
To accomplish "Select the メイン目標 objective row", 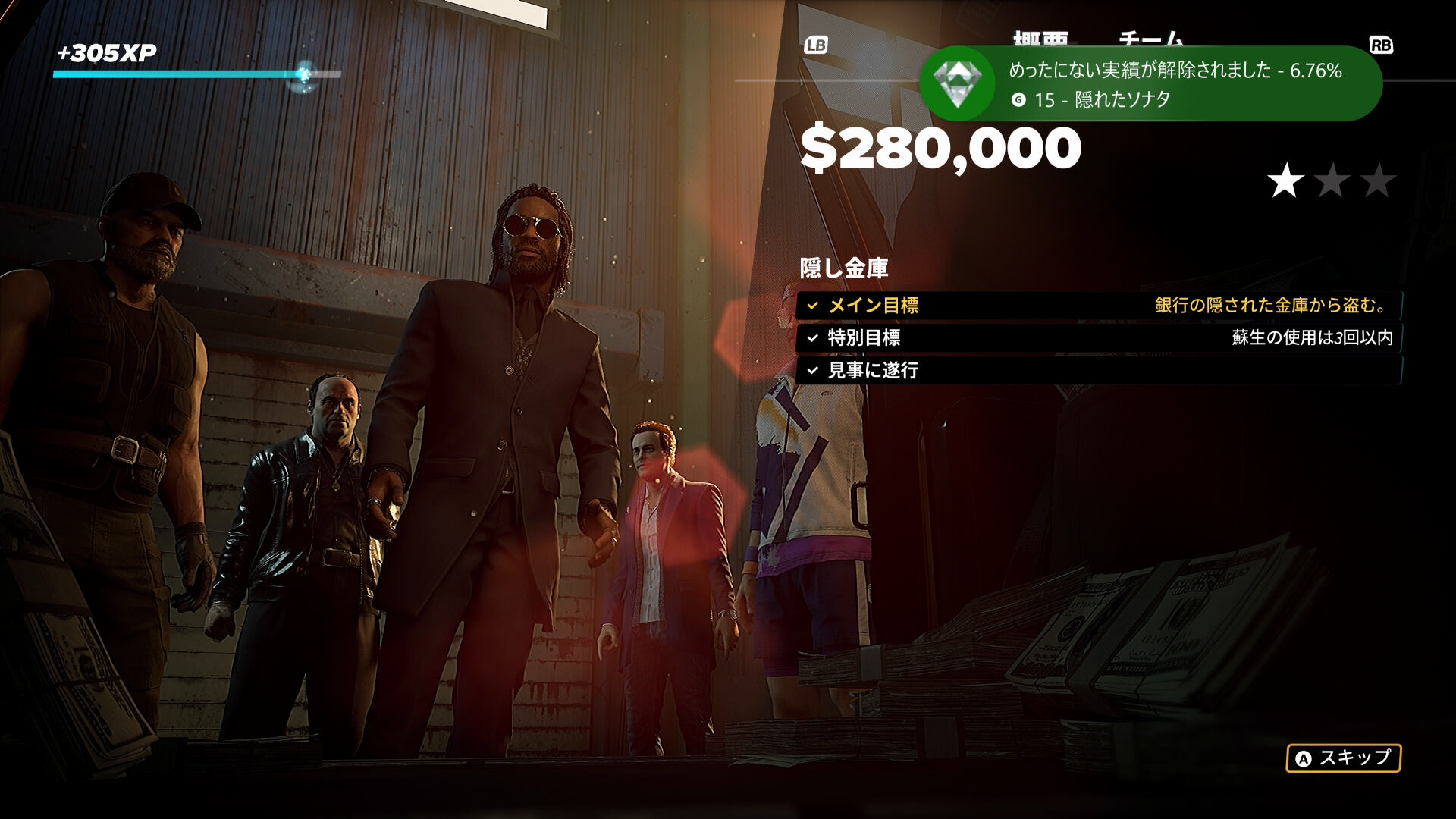I will pos(1098,306).
